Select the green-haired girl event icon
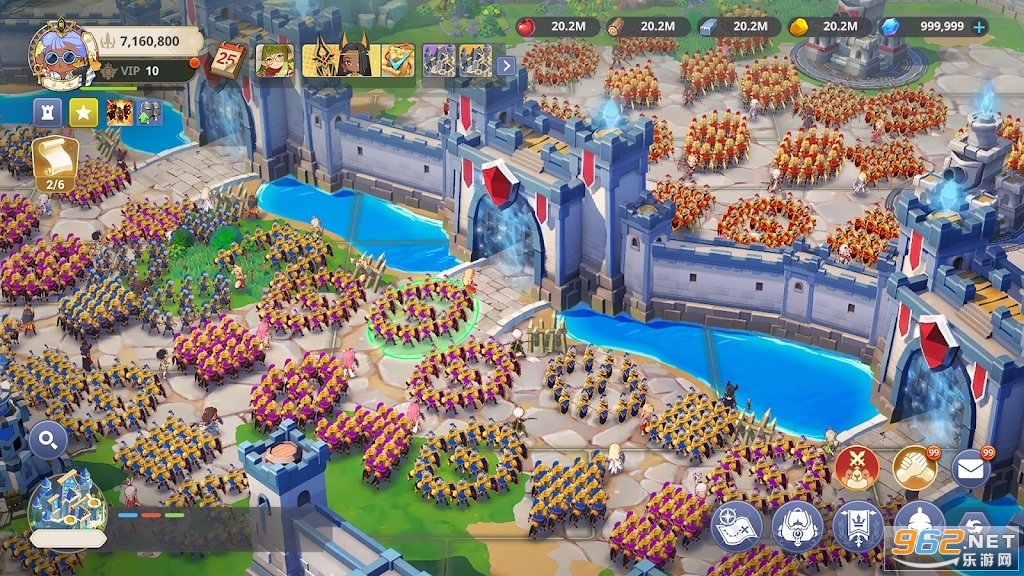Screen dimensions: 1024x576 [274, 60]
